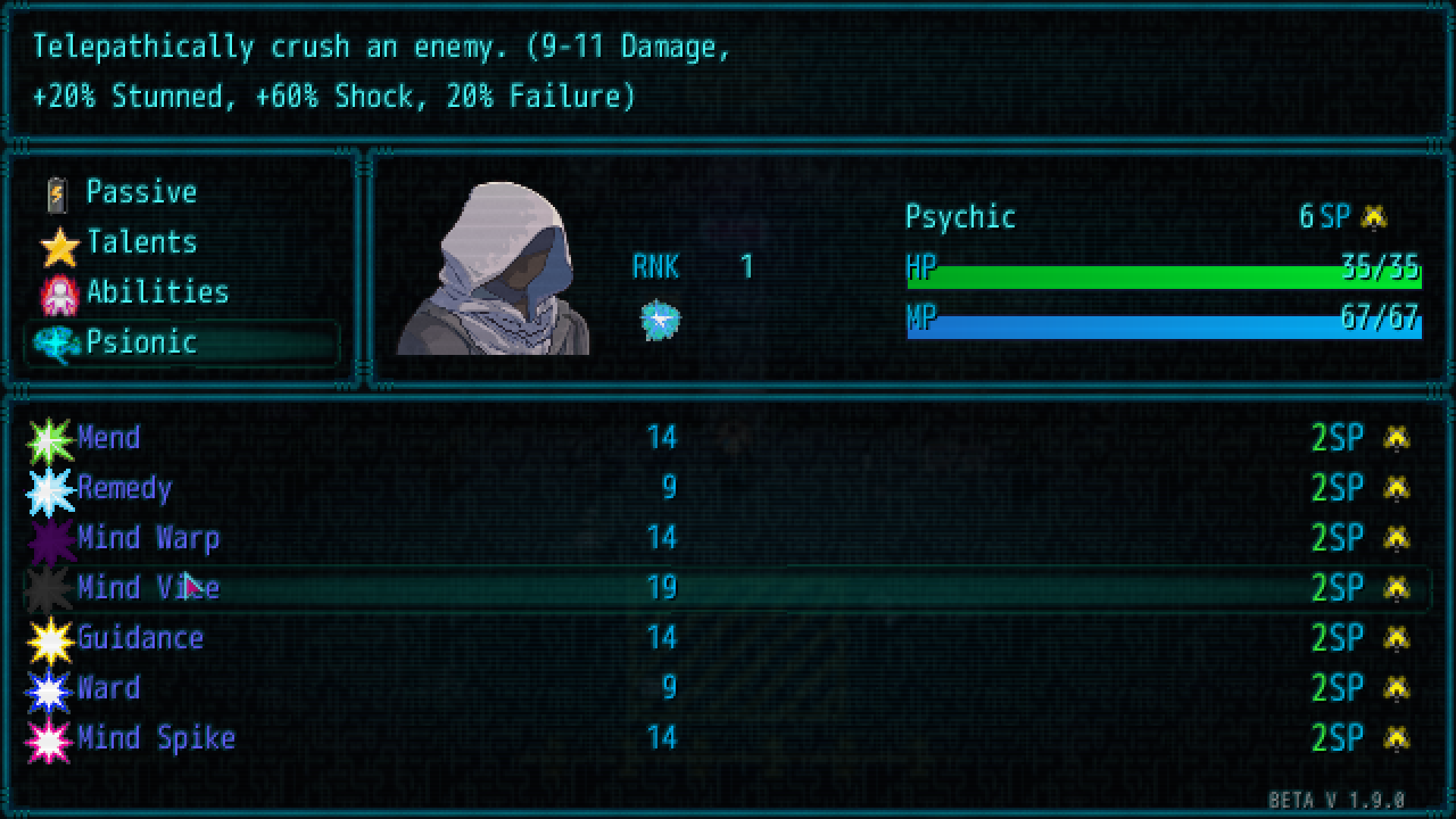This screenshot has height=819, width=1456.
Task: Click the SP icon beside the 6 SP total
Action: tap(1375, 218)
